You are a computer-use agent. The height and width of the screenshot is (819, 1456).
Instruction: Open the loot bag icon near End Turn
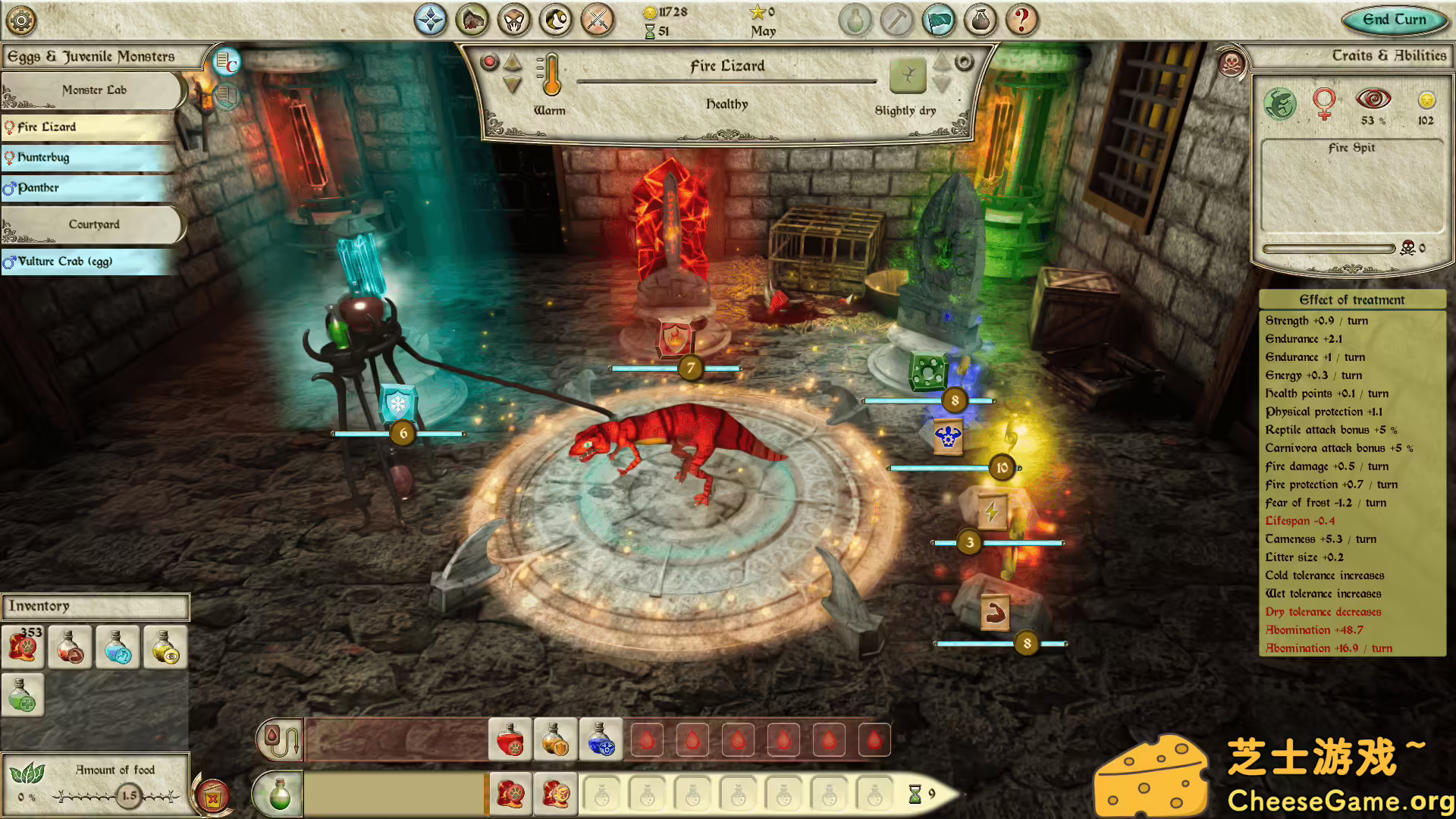[x=980, y=20]
